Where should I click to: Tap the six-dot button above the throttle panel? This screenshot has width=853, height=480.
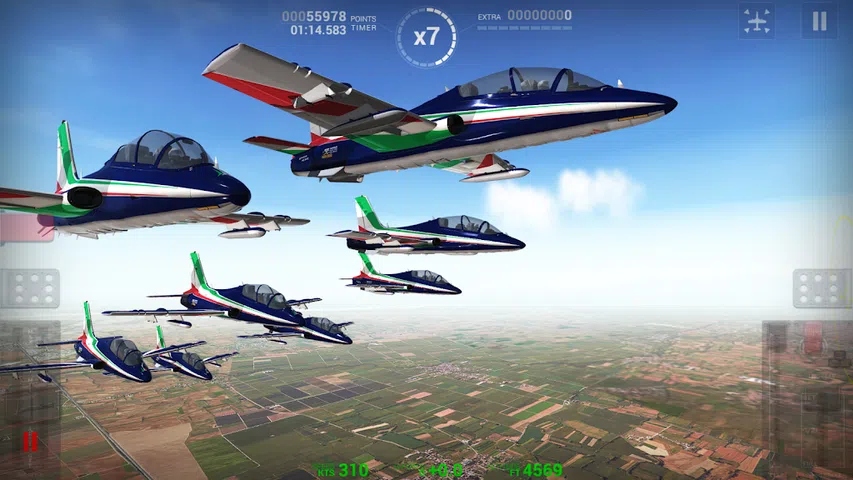[x=822, y=288]
